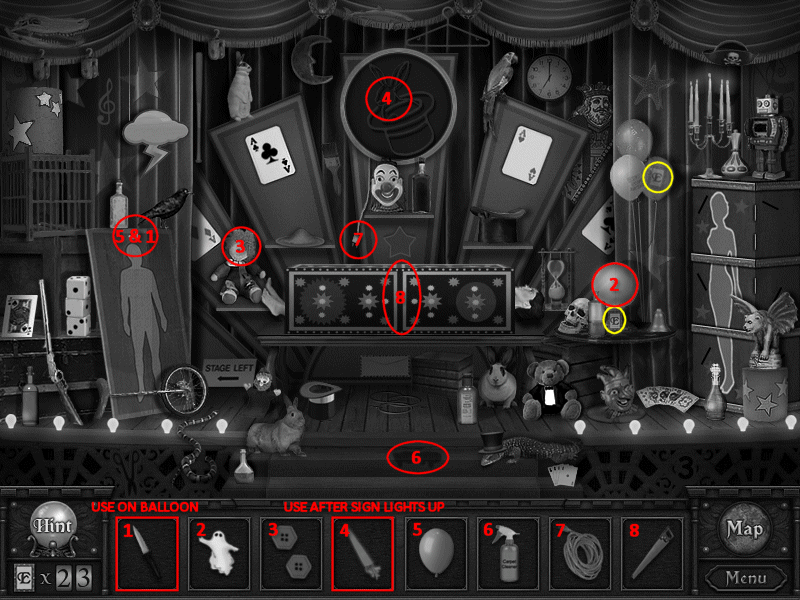Choose the coiled rope inventory slot
The height and width of the screenshot is (600, 800).
tap(580, 553)
